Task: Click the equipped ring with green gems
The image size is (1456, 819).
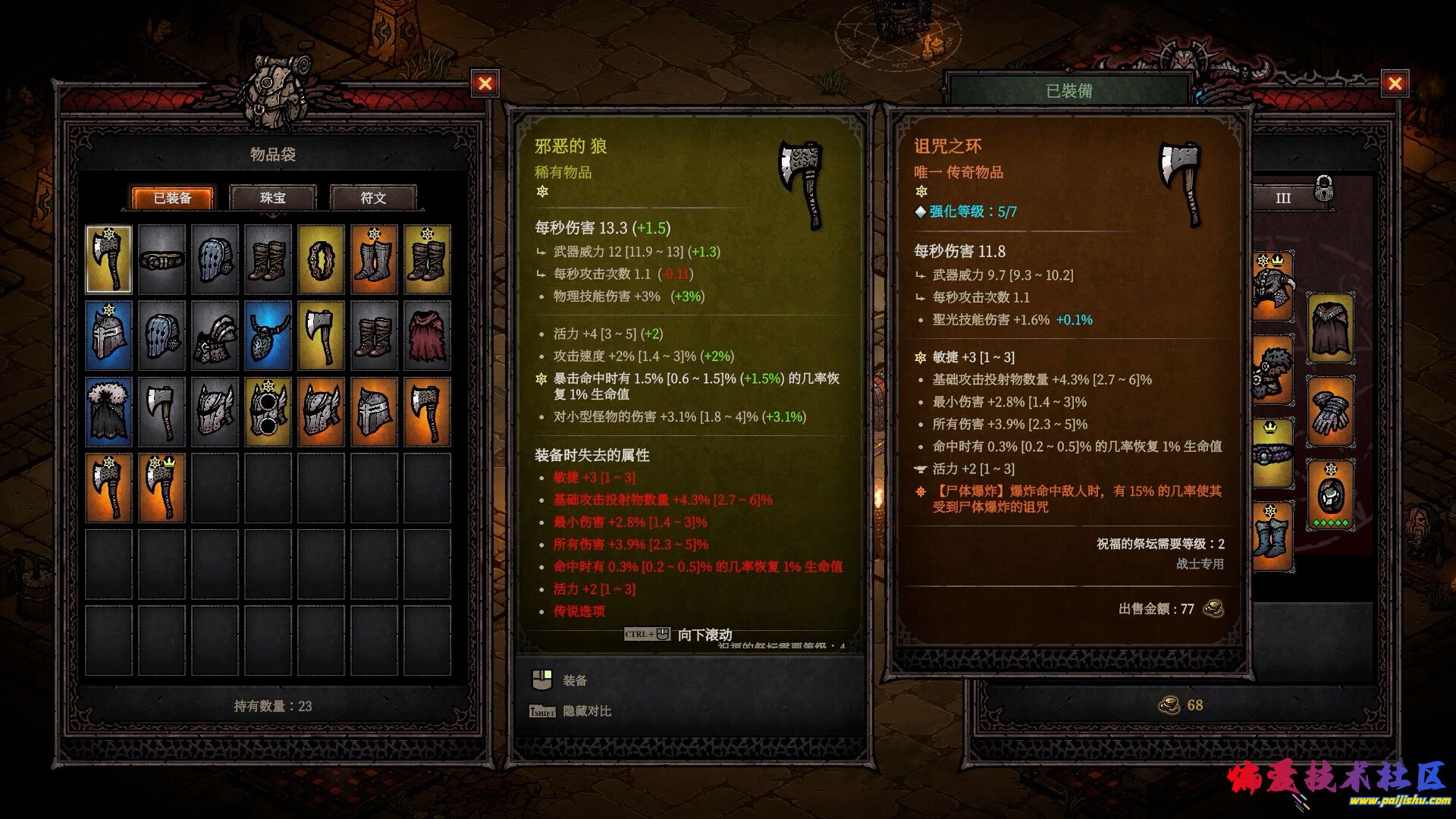Action: coord(1329,495)
